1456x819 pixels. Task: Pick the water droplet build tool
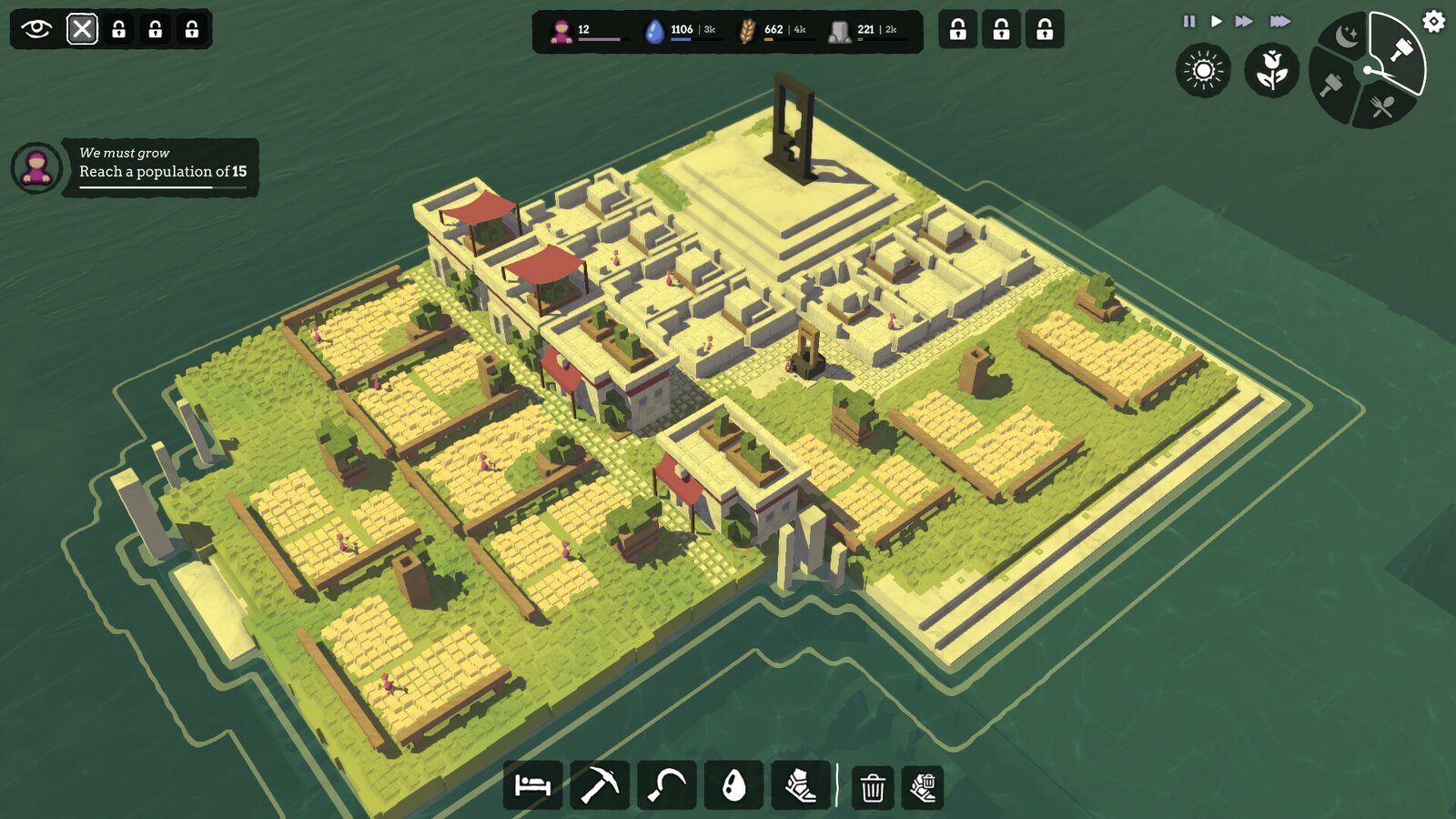pos(733,784)
